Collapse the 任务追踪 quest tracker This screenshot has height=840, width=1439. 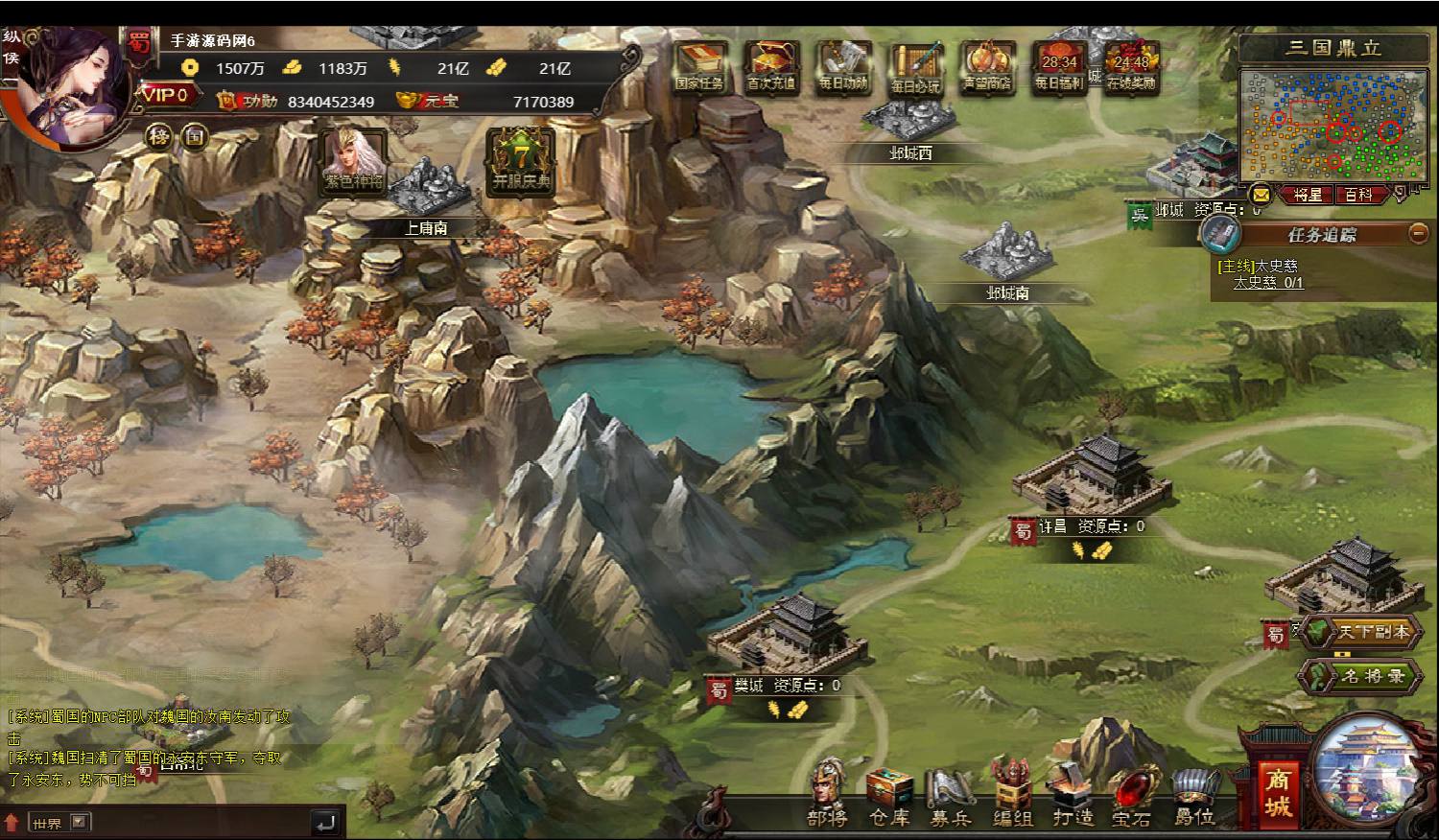tap(1418, 234)
